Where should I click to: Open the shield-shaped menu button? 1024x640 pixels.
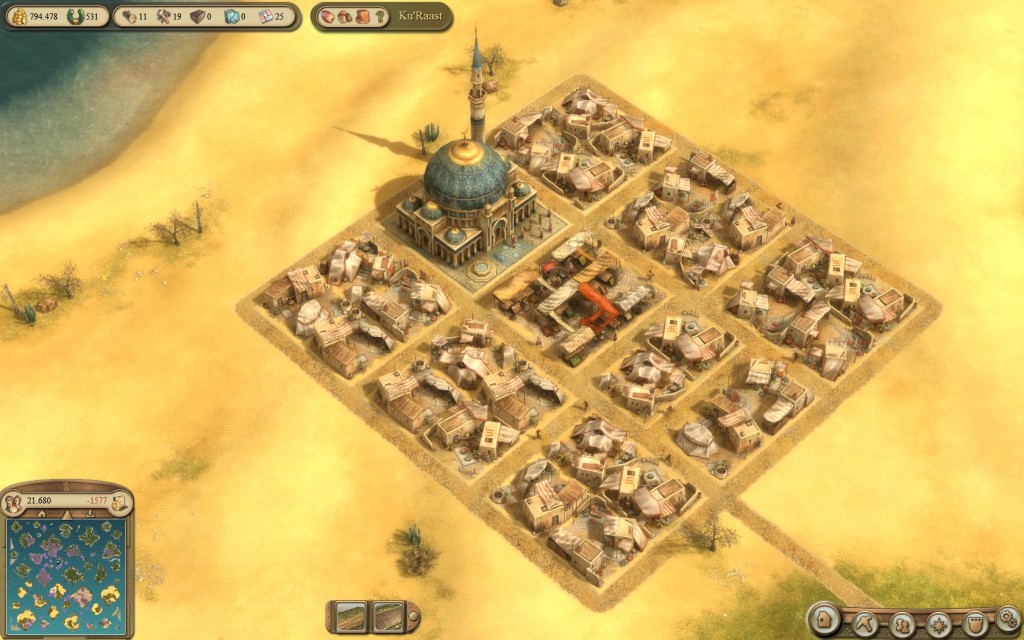point(974,625)
